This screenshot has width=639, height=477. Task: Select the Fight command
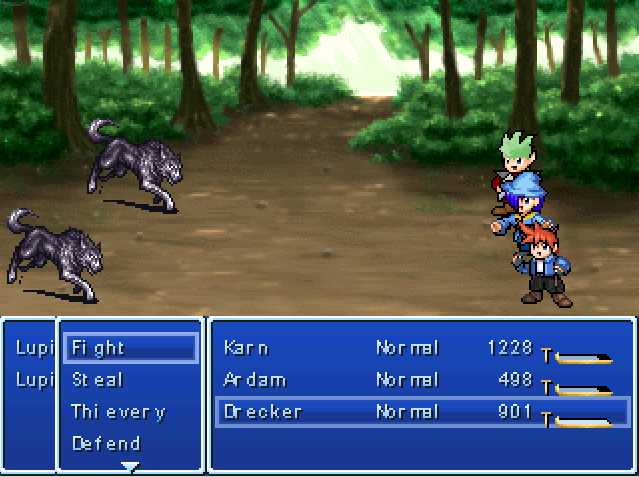click(100, 348)
